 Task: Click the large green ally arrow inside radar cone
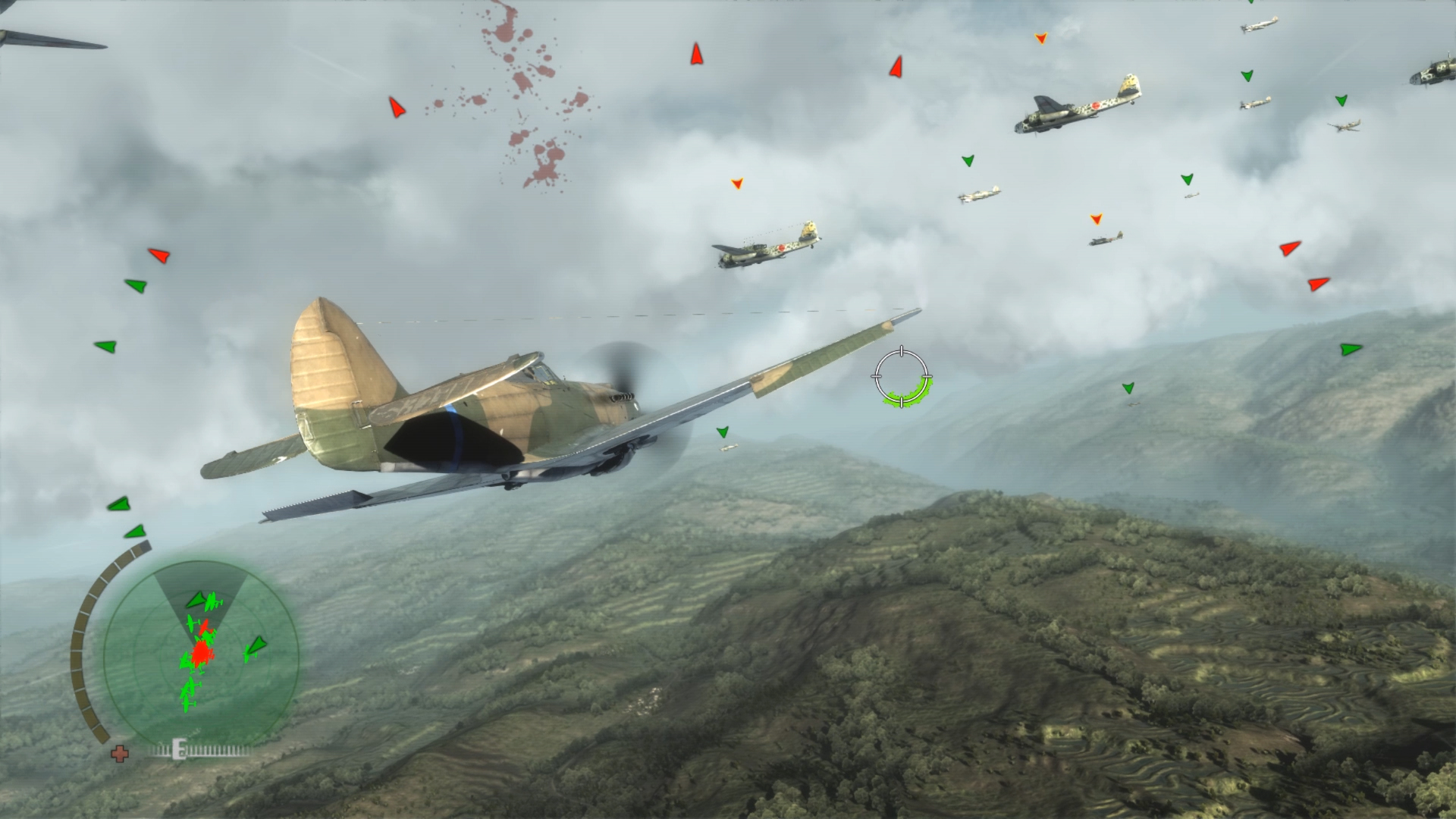[196, 599]
